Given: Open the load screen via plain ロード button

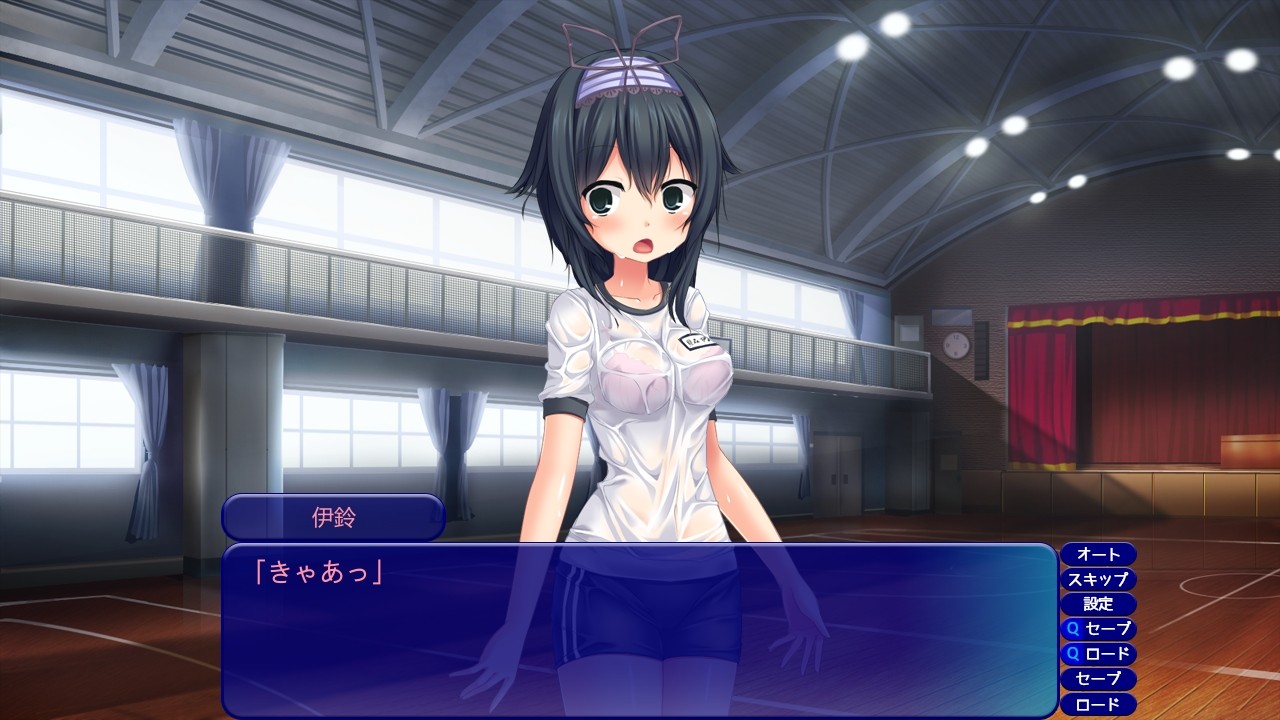Looking at the screenshot, I should 1098,704.
